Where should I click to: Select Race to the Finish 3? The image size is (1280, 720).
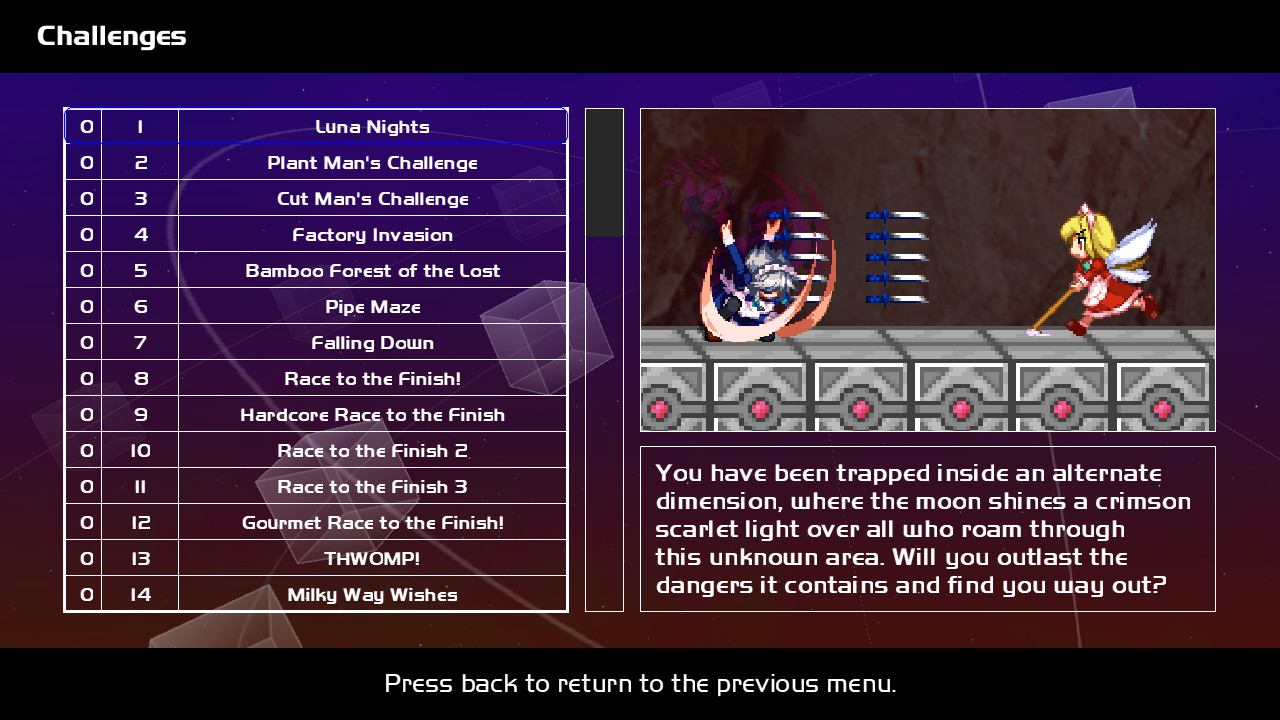coord(373,487)
